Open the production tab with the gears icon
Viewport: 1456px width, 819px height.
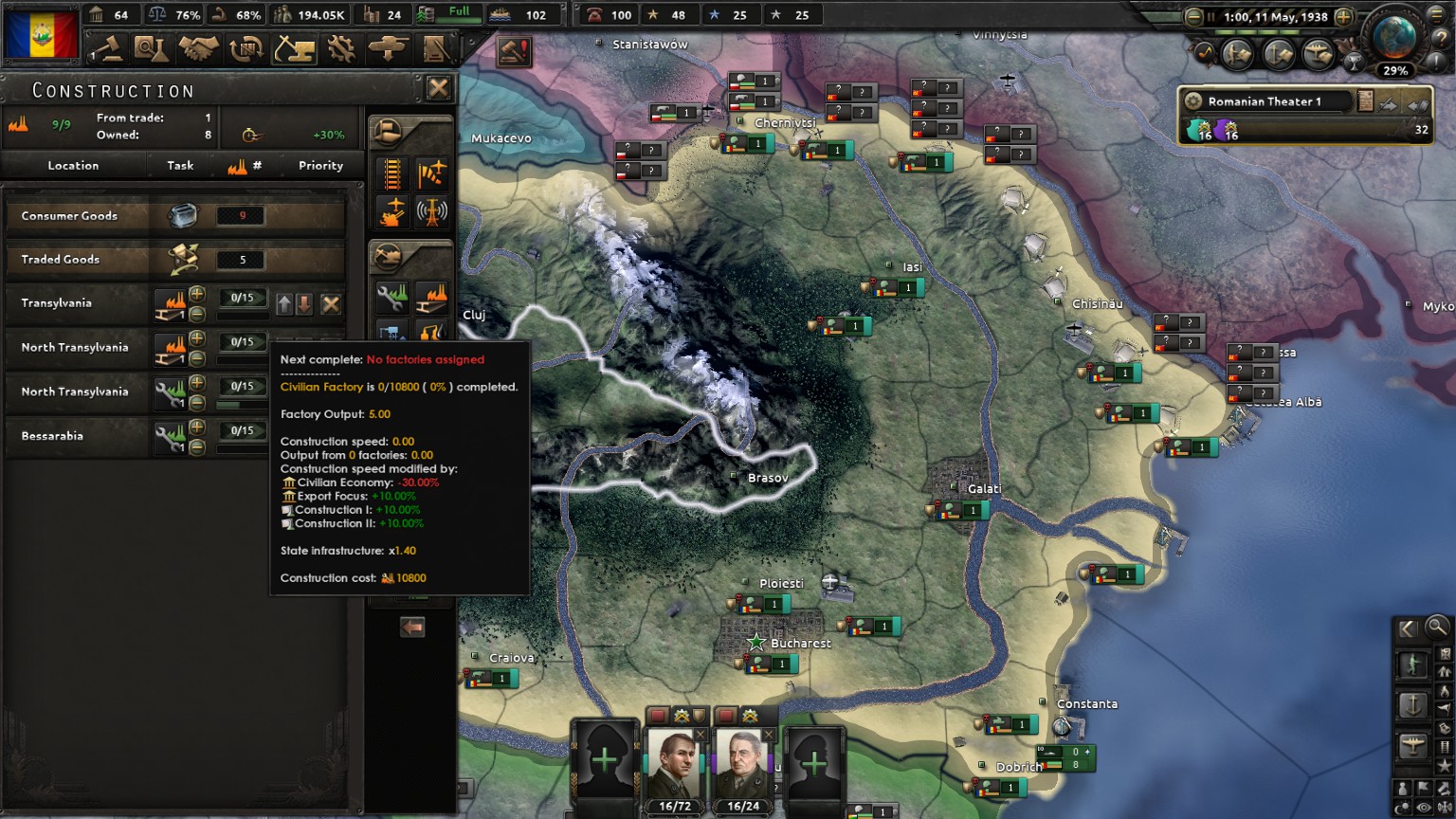[341, 49]
